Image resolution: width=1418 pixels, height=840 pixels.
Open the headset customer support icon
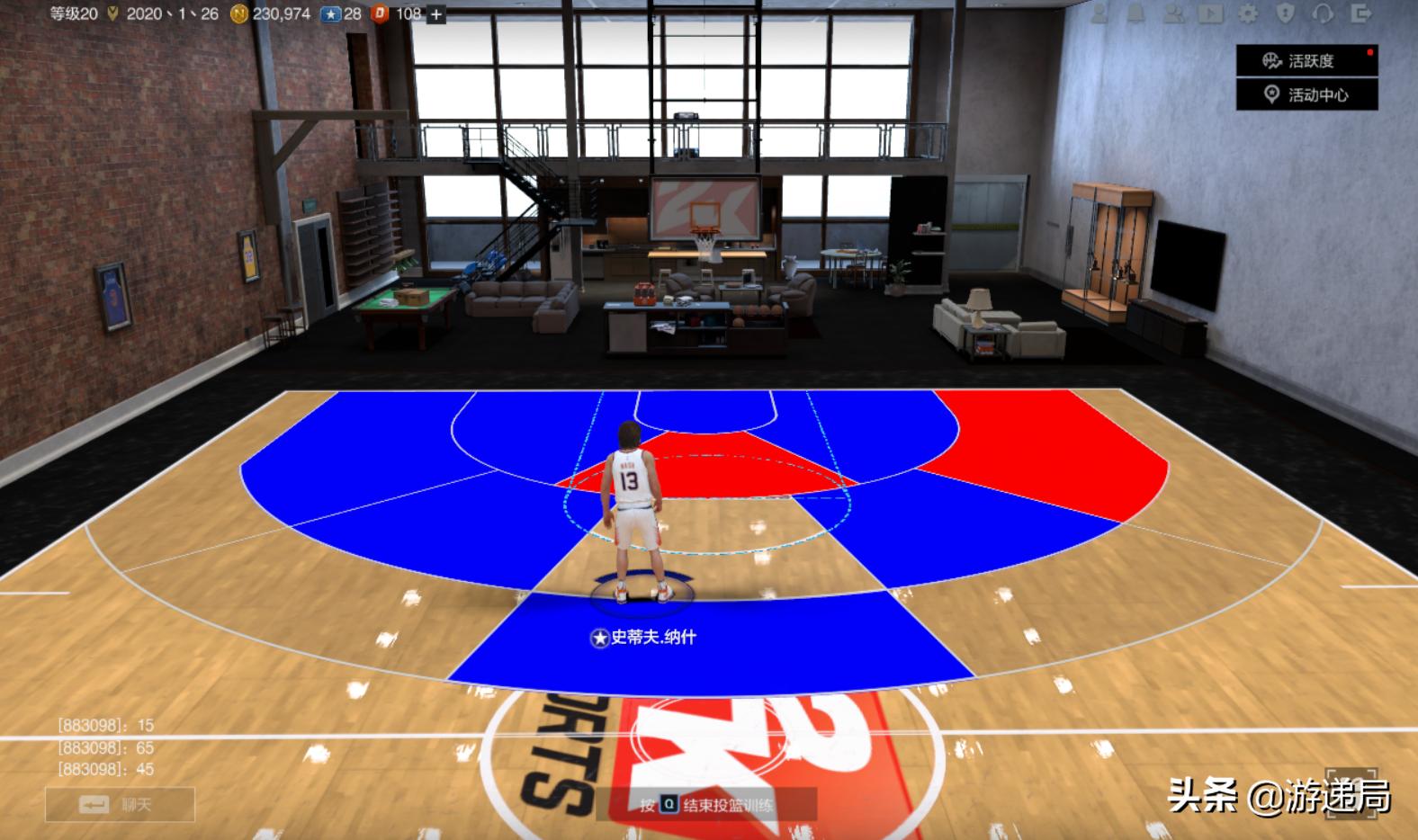(1323, 14)
